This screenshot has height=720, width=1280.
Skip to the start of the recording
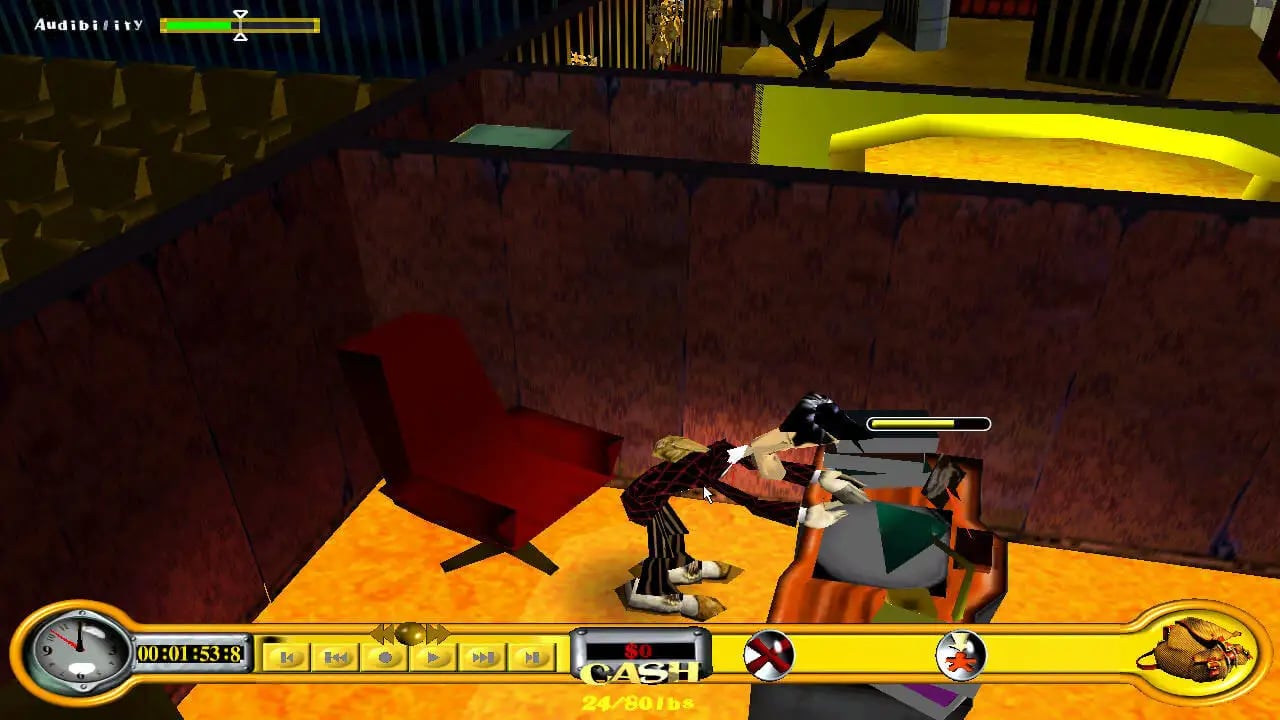pyautogui.click(x=287, y=657)
